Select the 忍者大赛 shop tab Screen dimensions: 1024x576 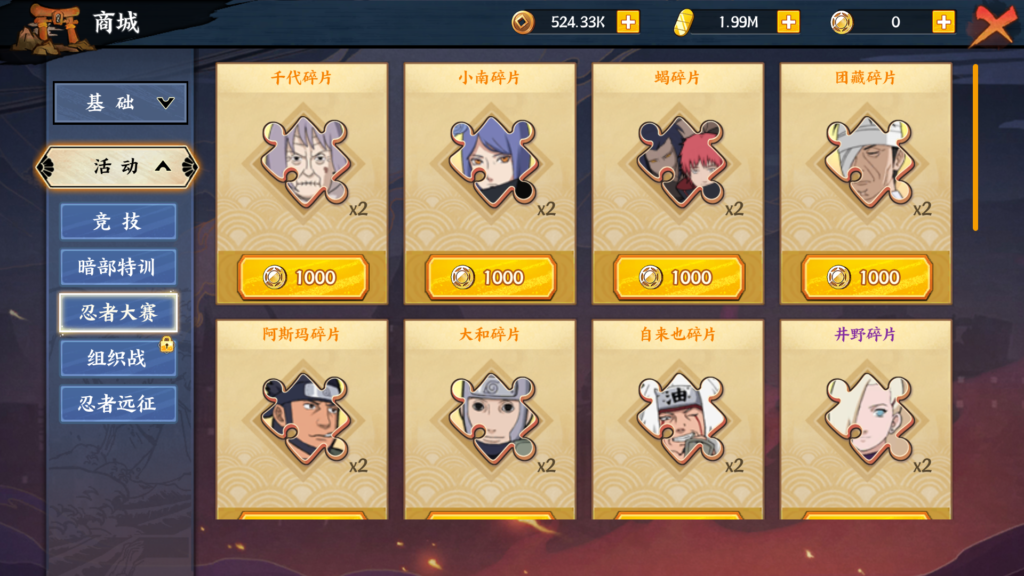coord(118,313)
